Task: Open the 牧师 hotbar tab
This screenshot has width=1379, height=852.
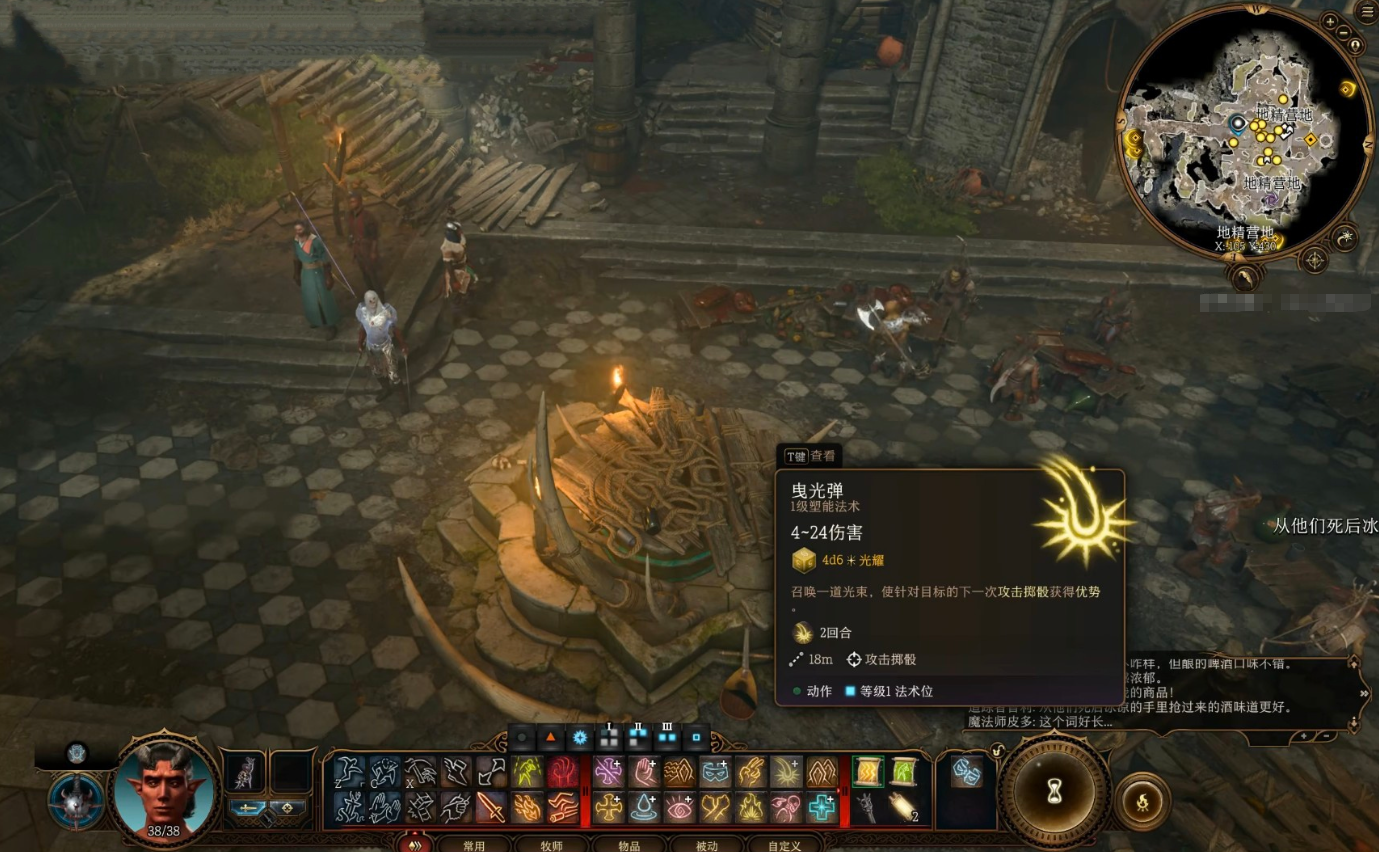Action: tap(552, 846)
